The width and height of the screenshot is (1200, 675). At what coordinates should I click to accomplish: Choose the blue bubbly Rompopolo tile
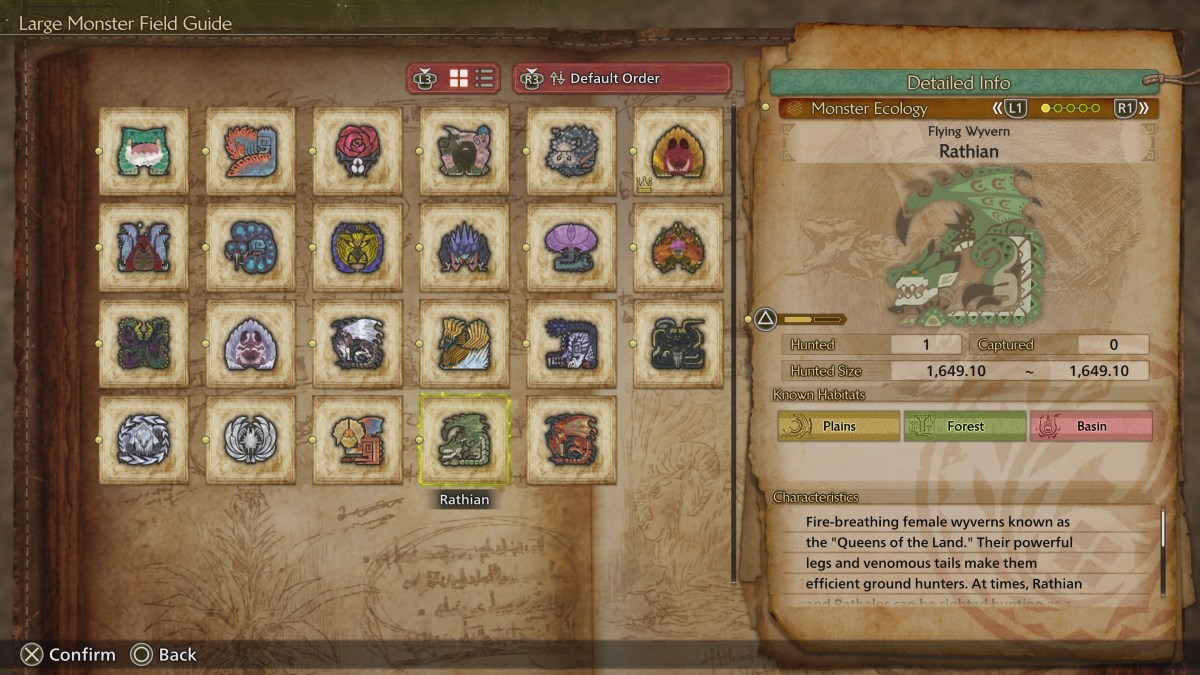pos(251,247)
